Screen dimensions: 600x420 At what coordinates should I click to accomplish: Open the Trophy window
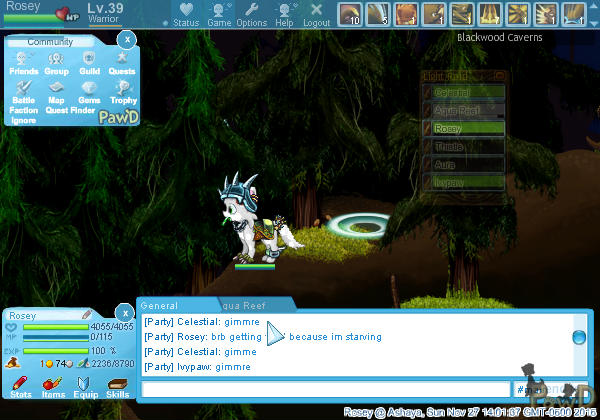[x=123, y=92]
